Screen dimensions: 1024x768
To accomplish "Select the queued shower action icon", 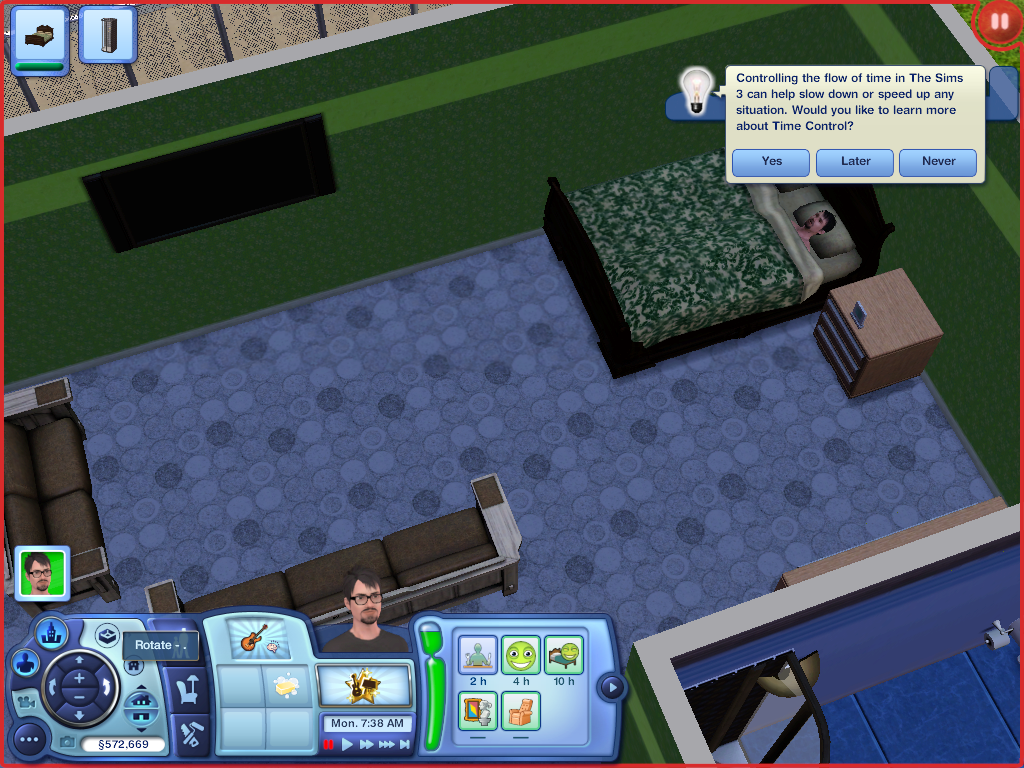I will (108, 34).
